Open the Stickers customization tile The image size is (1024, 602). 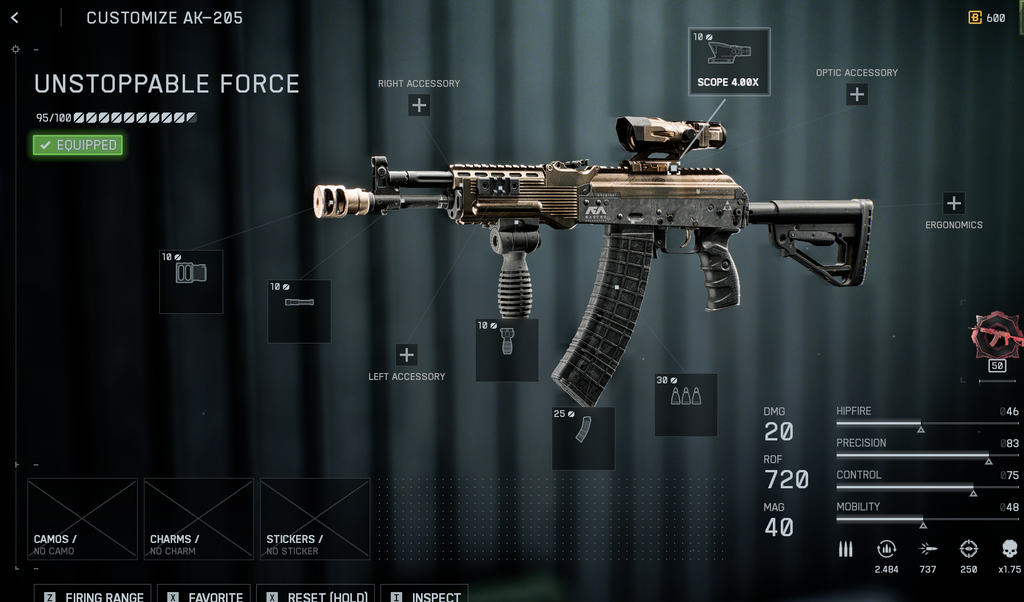click(x=315, y=519)
